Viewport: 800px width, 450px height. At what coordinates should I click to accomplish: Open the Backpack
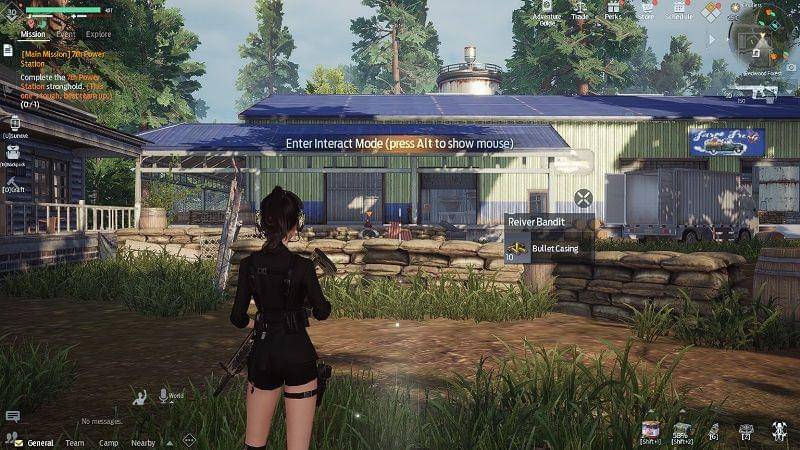point(15,151)
